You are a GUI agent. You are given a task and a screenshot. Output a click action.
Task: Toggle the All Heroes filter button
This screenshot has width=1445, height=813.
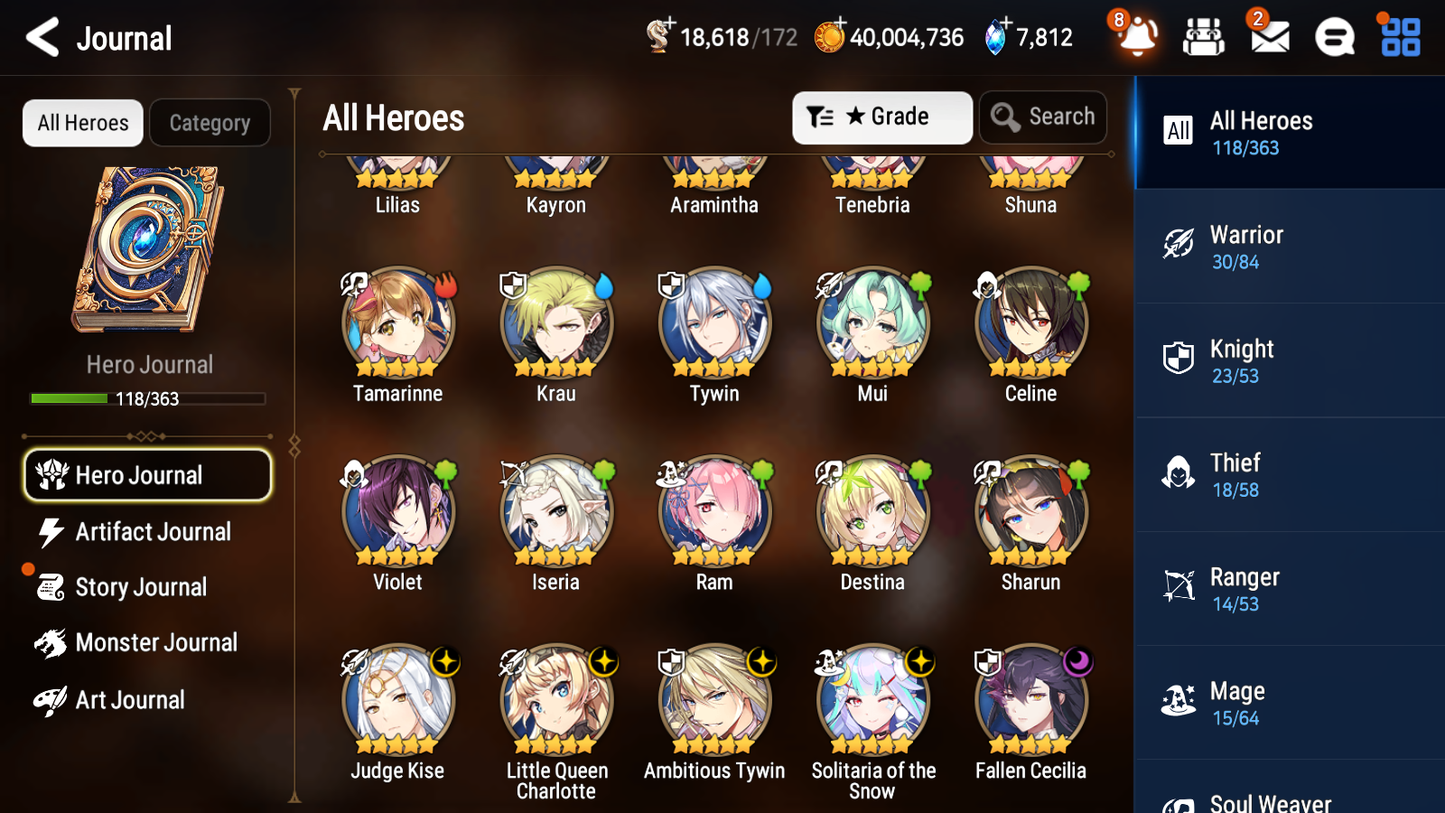click(82, 123)
